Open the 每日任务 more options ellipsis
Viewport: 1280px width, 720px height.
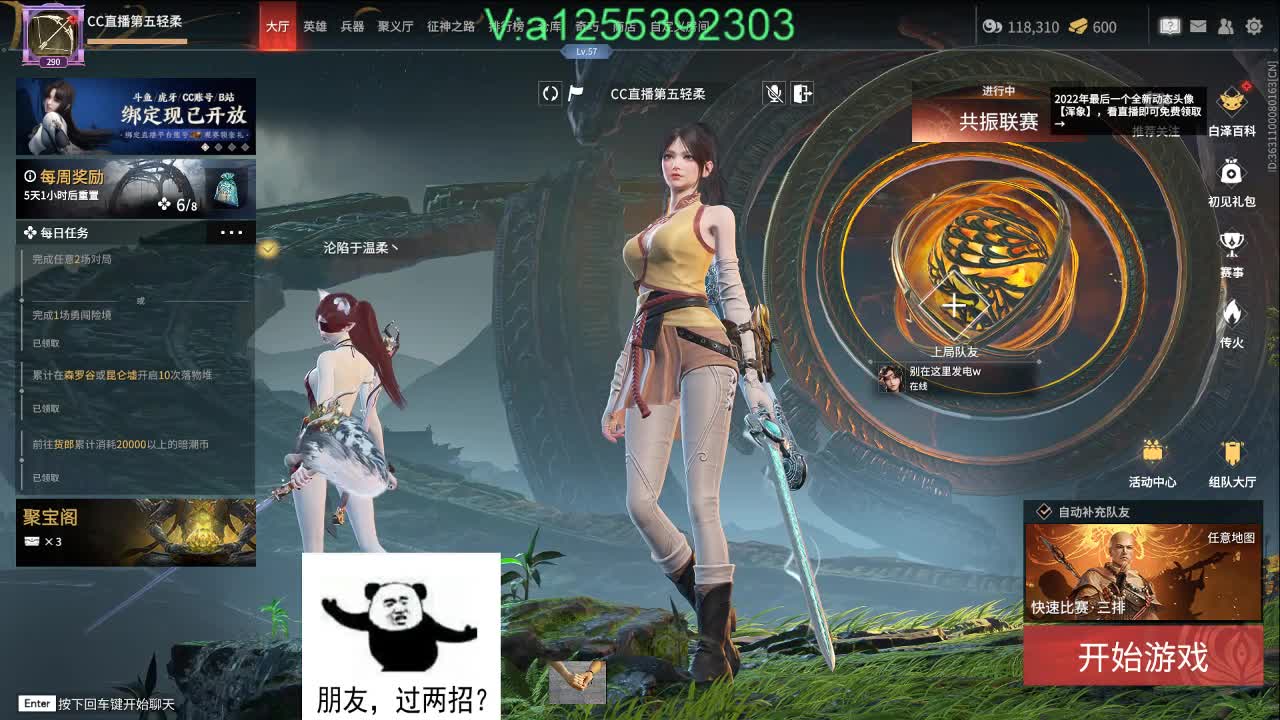231,232
